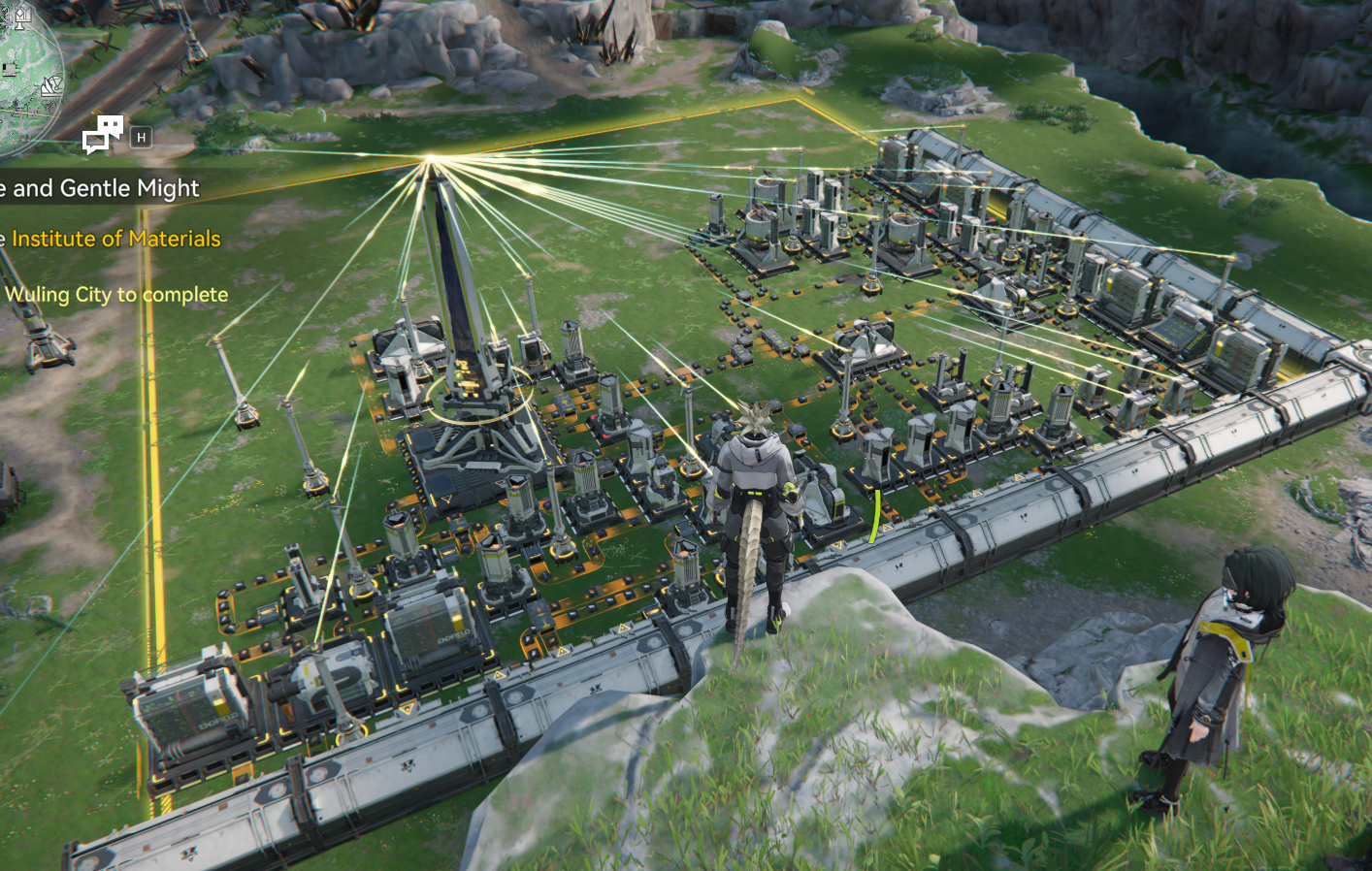The image size is (1372, 871).
Task: Click the "Institute of Materials" objective text
Action: 114,239
